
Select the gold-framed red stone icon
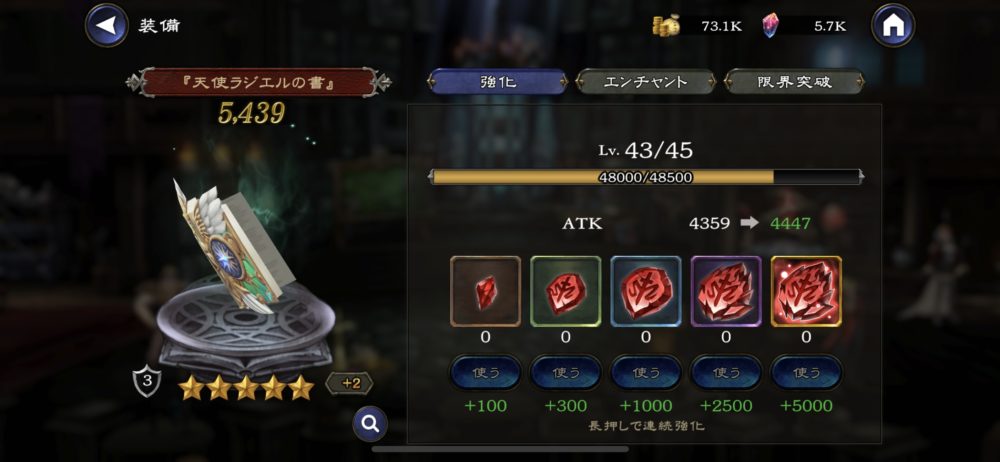tap(806, 291)
